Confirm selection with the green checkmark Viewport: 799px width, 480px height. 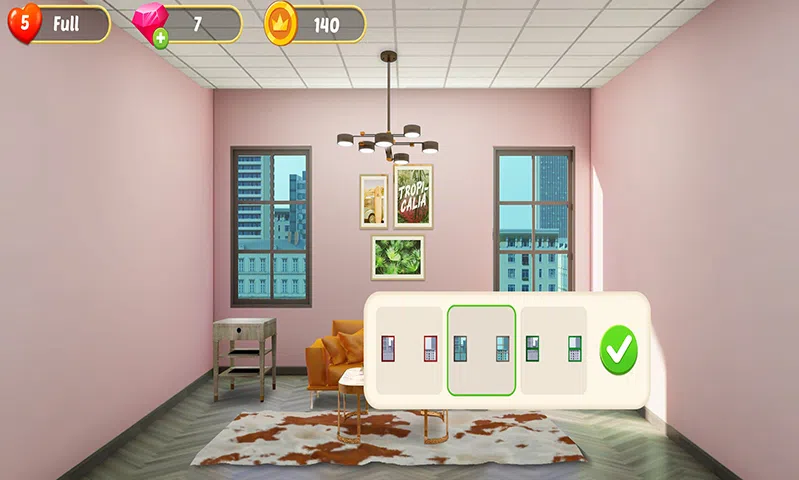(618, 349)
